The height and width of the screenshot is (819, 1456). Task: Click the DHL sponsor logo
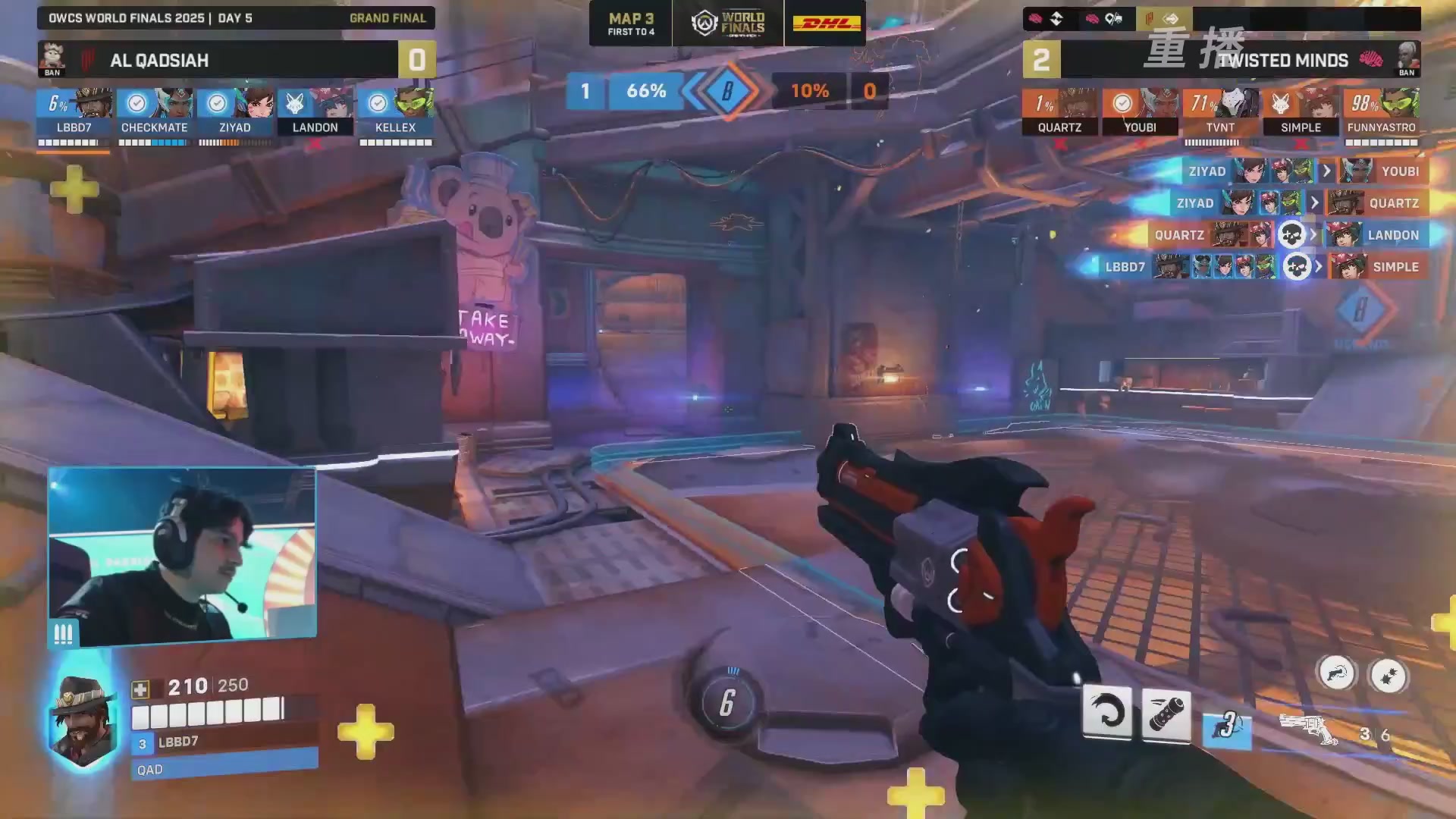point(826,23)
